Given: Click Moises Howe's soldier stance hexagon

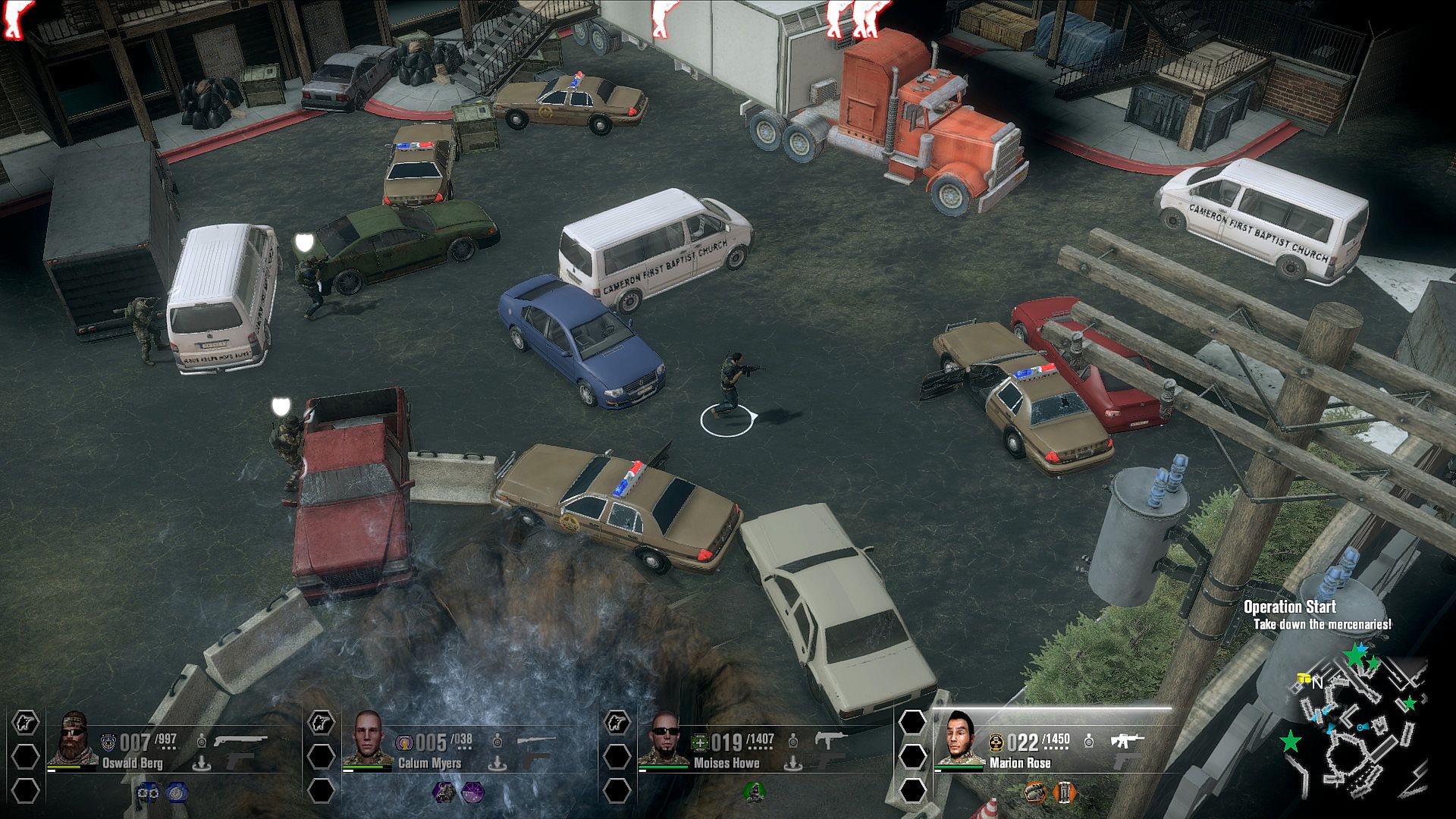Looking at the screenshot, I should tap(617, 722).
